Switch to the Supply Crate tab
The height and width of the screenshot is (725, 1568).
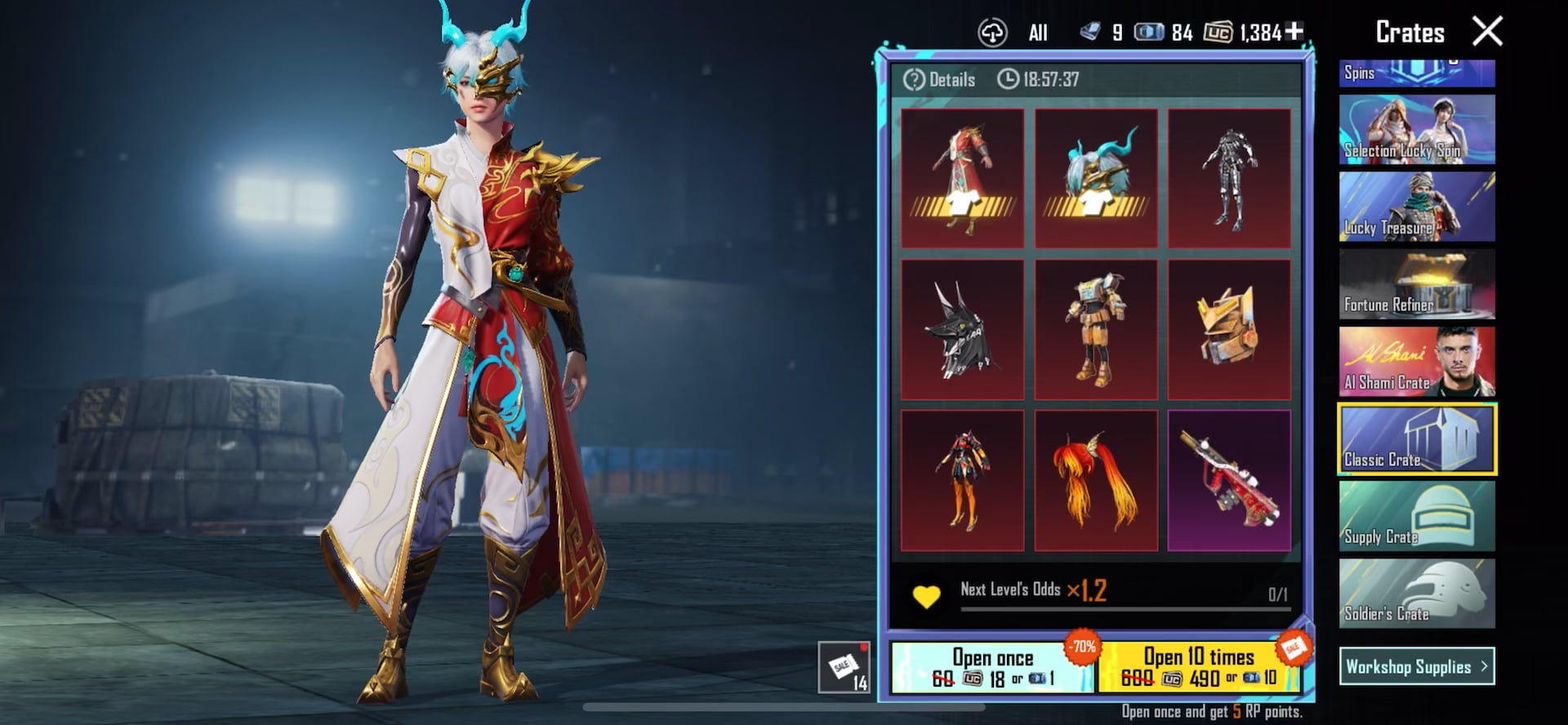point(1417,516)
